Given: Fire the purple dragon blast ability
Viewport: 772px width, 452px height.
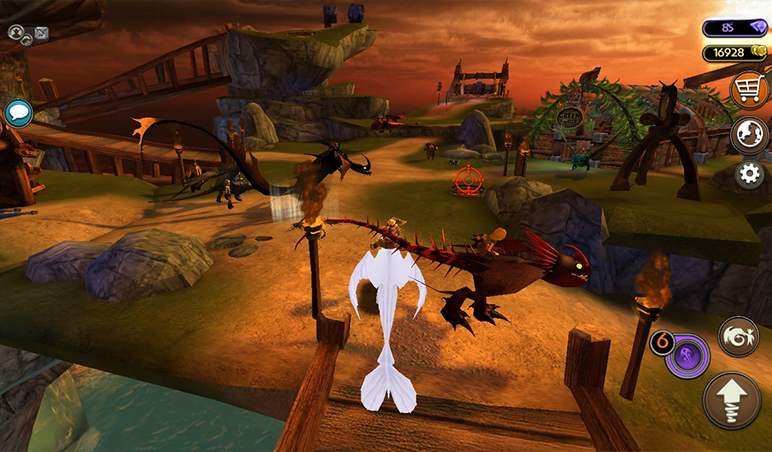Looking at the screenshot, I should (x=688, y=356).
